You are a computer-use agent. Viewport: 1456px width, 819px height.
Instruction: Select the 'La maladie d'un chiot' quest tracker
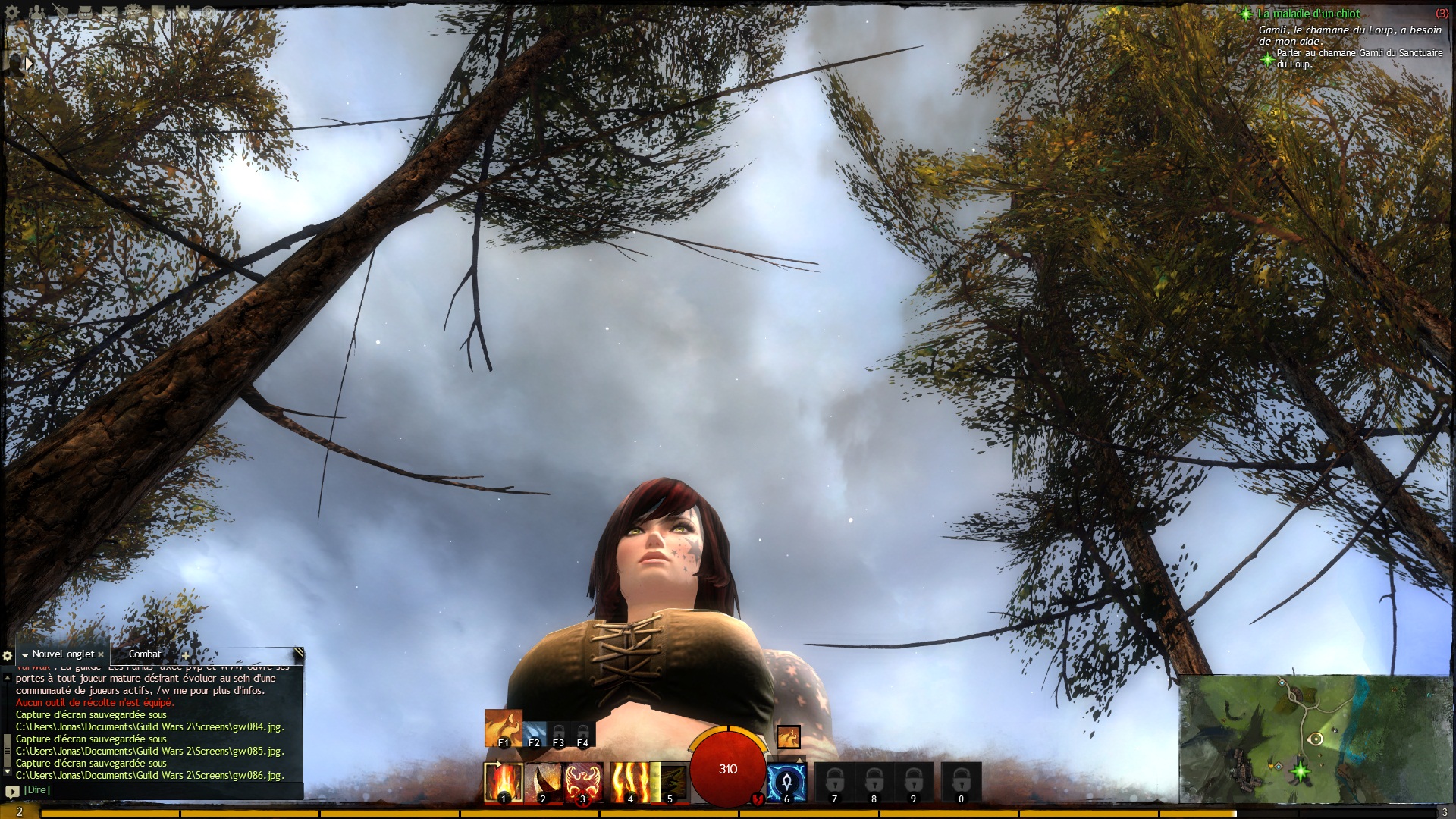point(1308,14)
